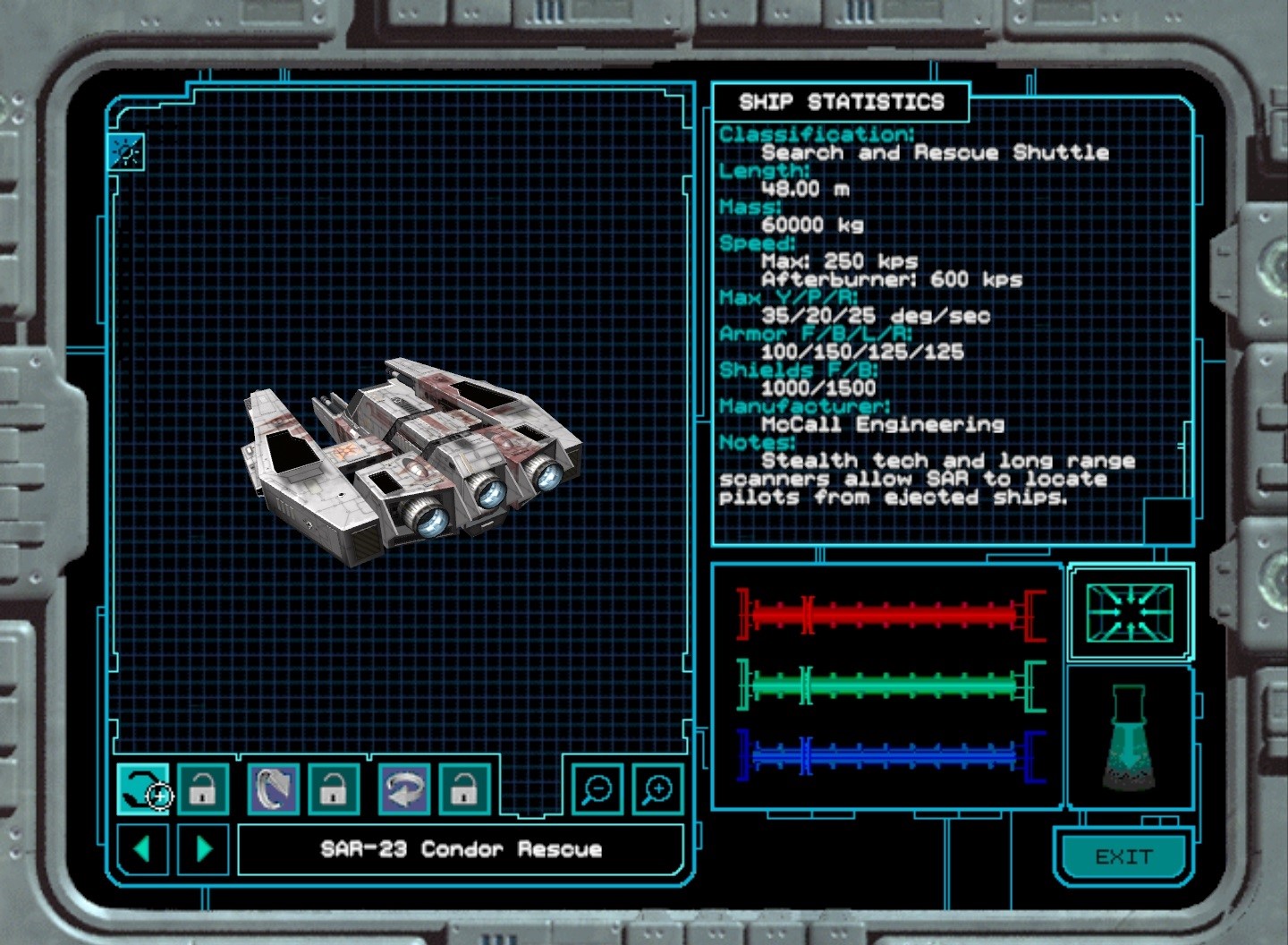The image size is (1288, 945).
Task: Activate the horizontal spin arrow button
Action: tap(404, 789)
